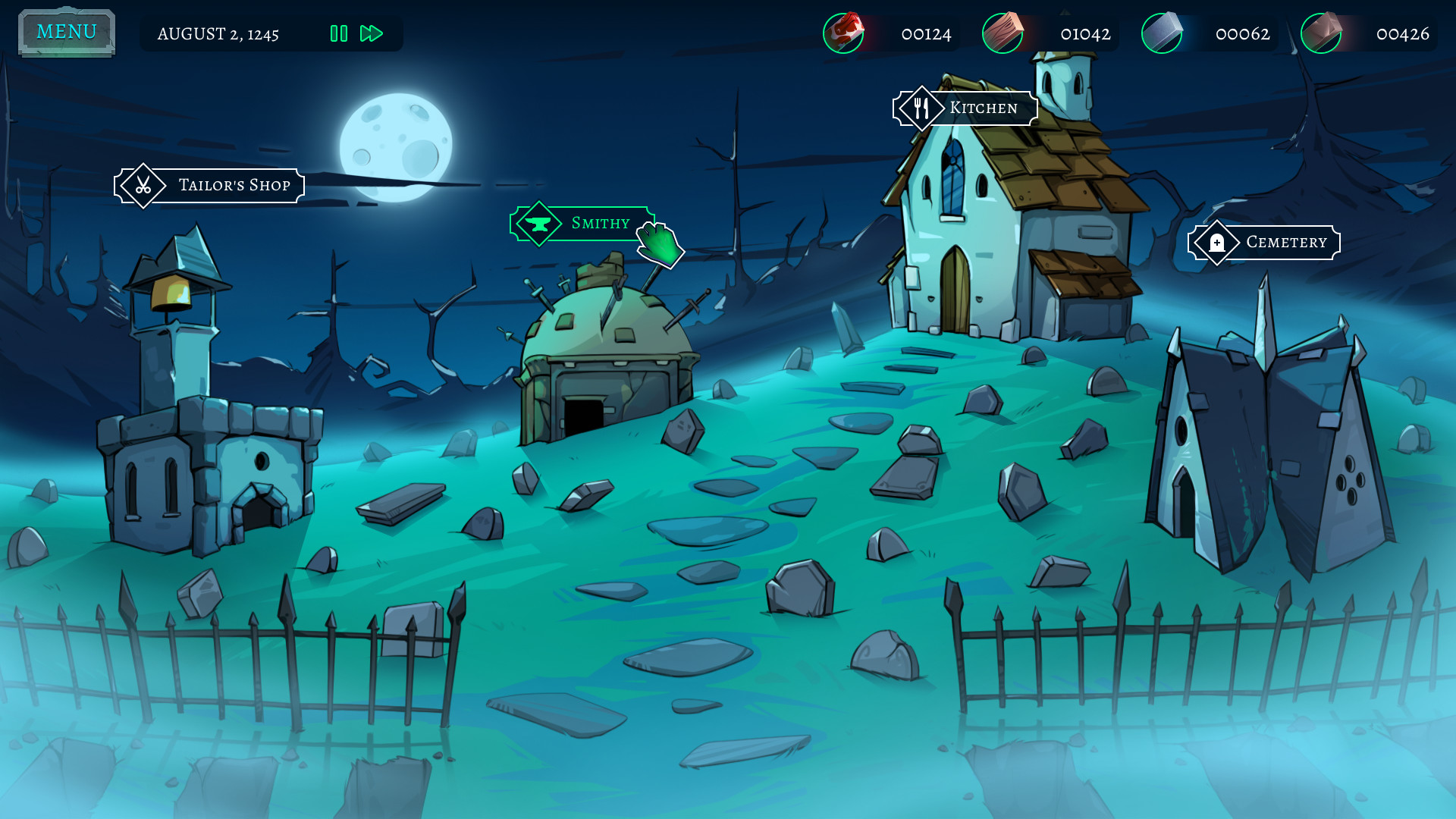Select the anvil icon for the Smithy
Image resolution: width=1456 pixels, height=819 pixels.
coord(538,224)
